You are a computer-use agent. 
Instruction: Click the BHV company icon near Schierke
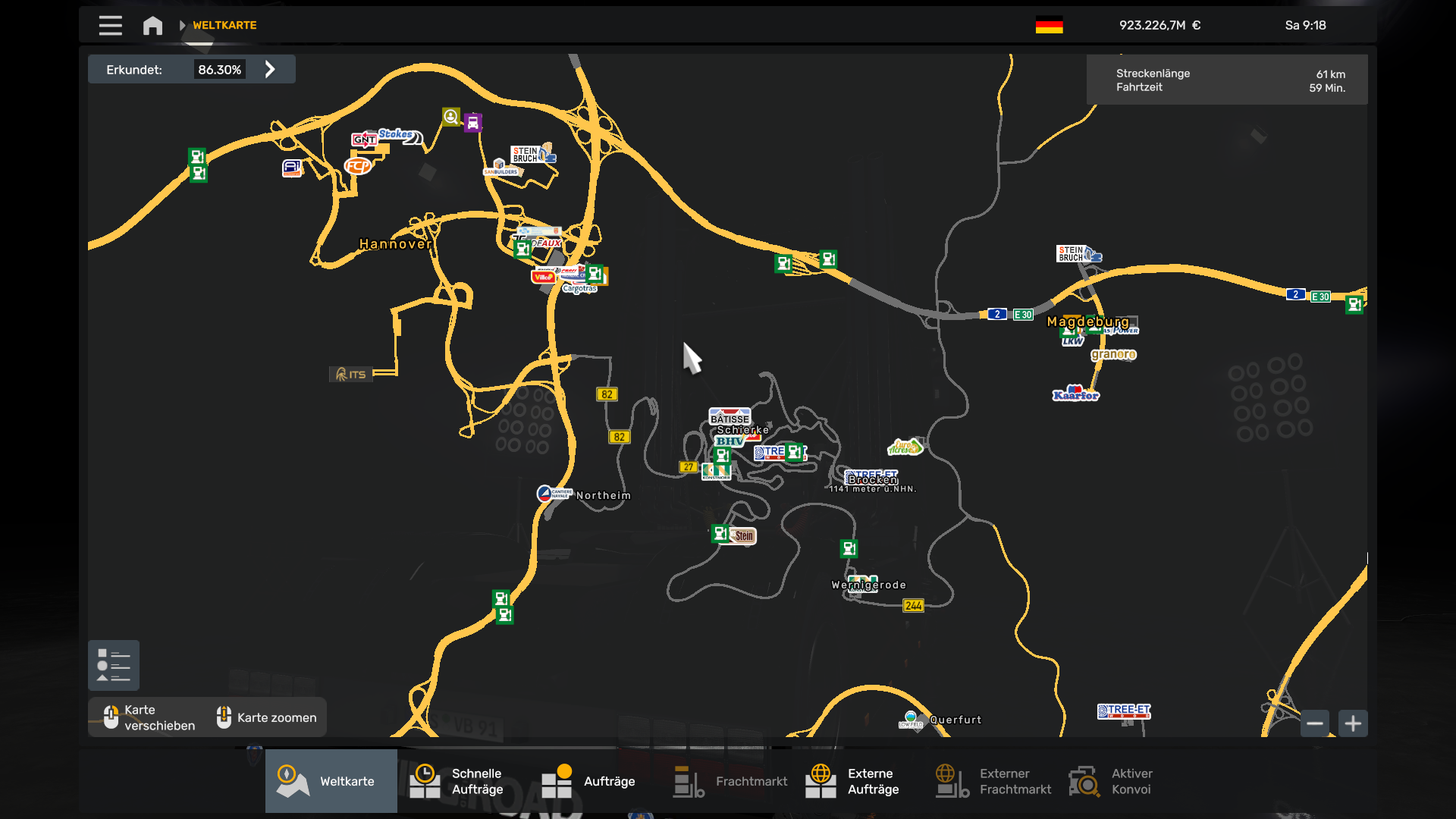click(x=730, y=440)
